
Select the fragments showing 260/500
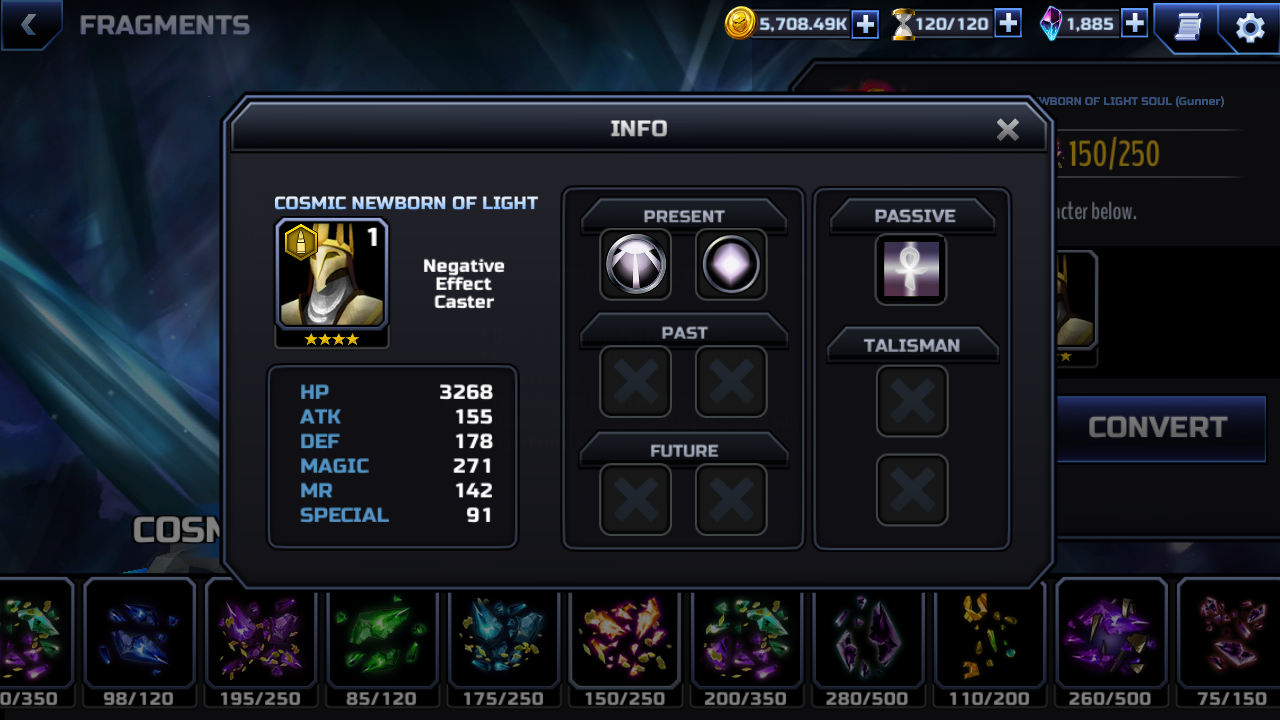click(x=1110, y=637)
